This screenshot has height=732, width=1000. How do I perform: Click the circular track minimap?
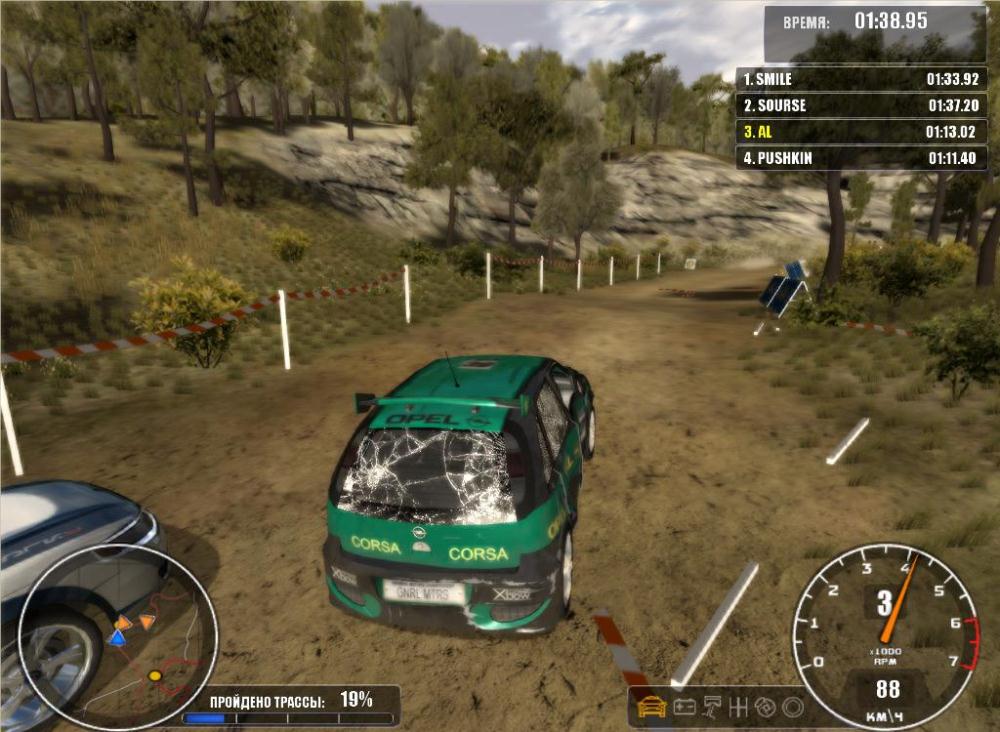118,637
